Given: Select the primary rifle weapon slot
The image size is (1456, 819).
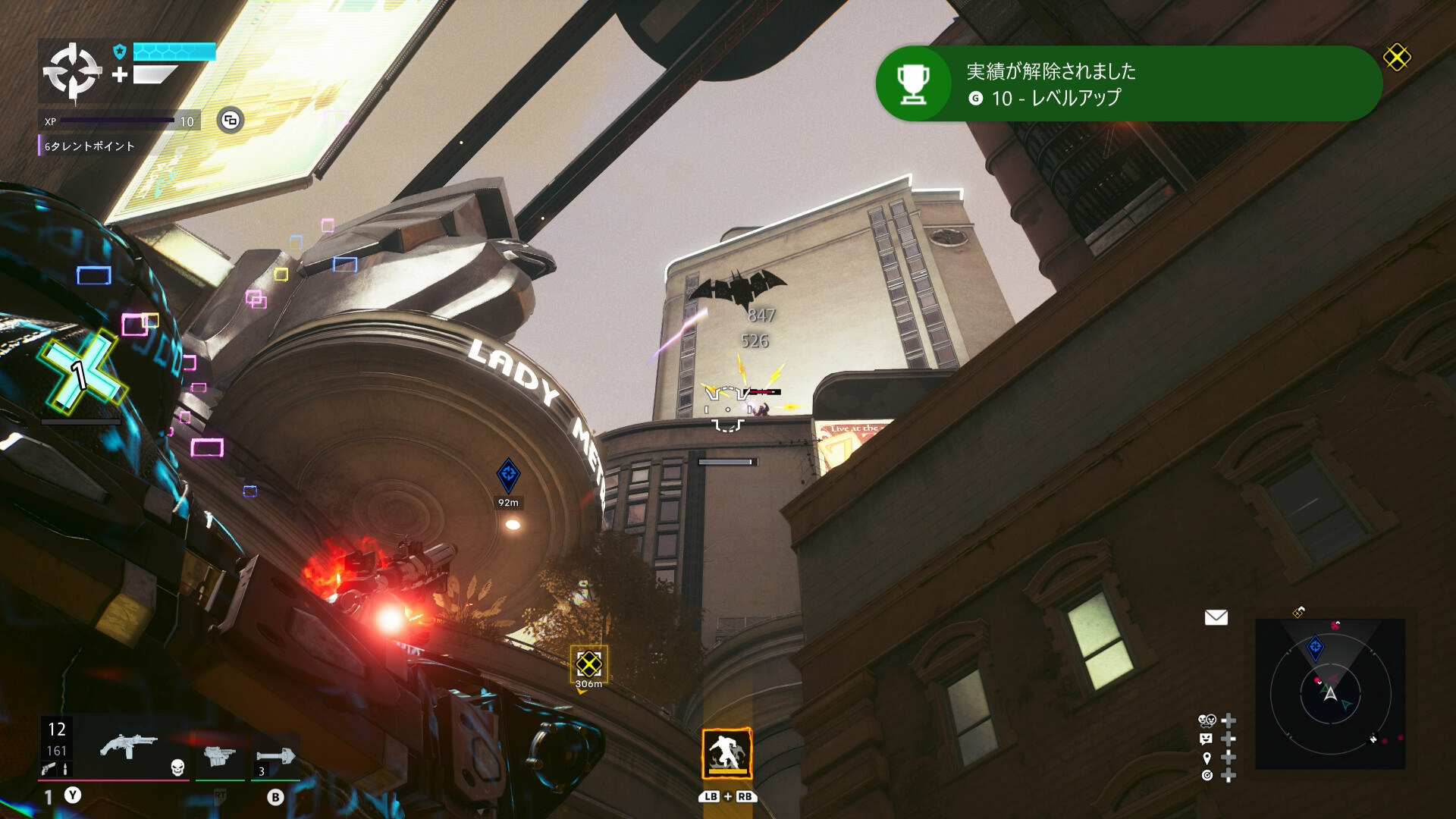Looking at the screenshot, I should pyautogui.click(x=128, y=748).
